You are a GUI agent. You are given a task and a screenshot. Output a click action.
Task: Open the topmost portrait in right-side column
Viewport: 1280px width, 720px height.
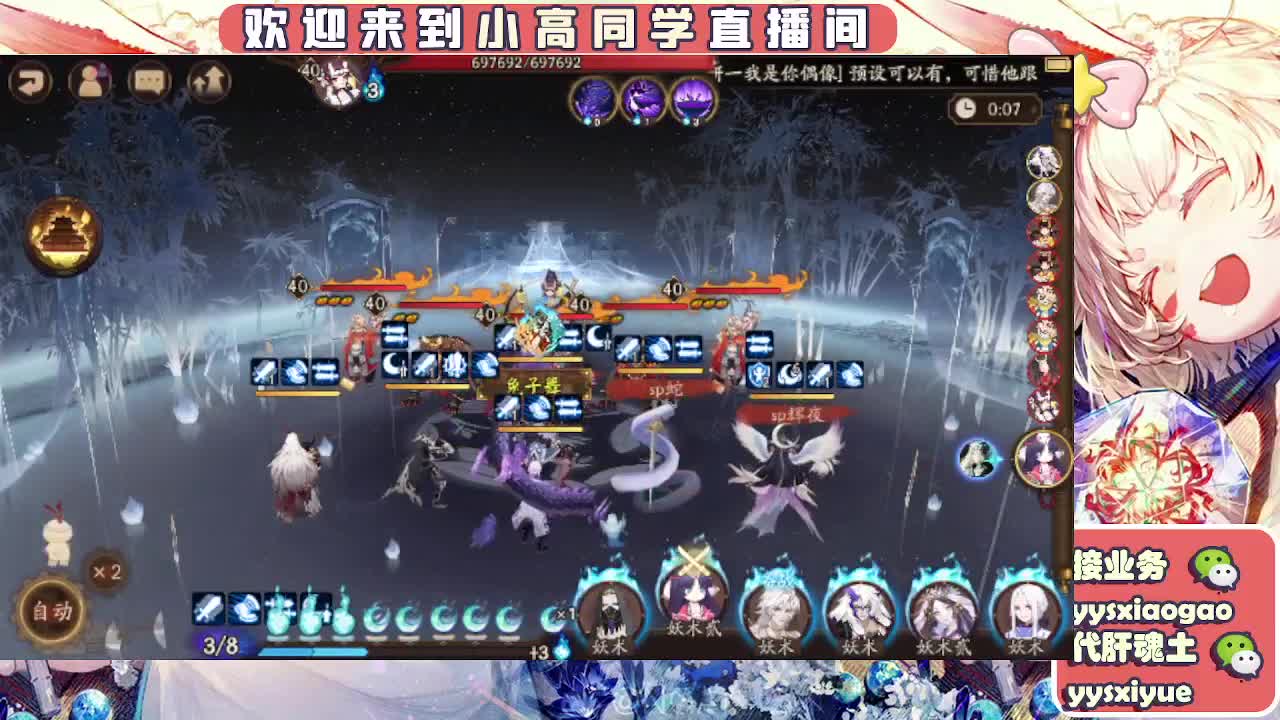1044,163
